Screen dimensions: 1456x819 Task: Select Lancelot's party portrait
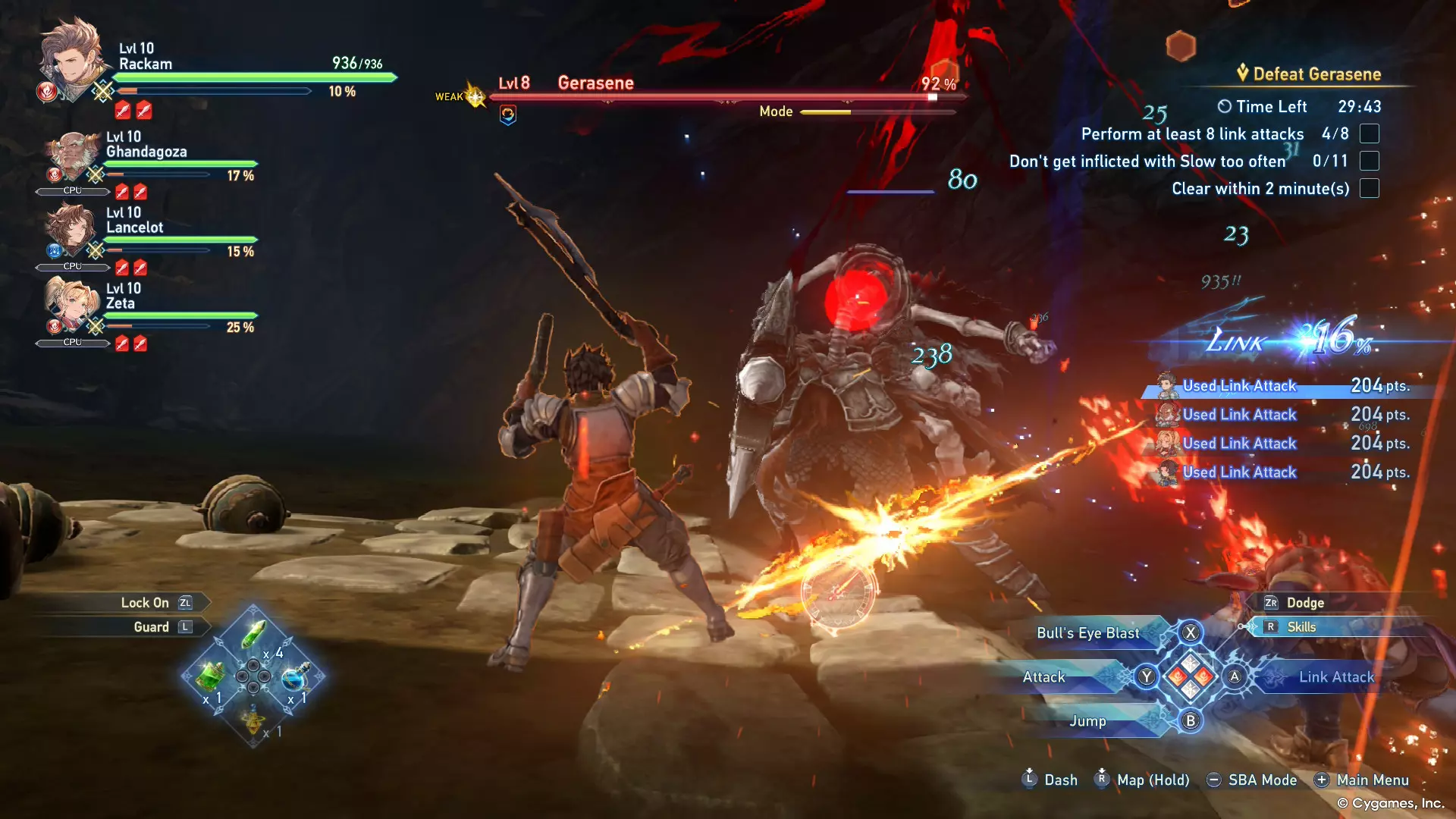click(x=71, y=230)
